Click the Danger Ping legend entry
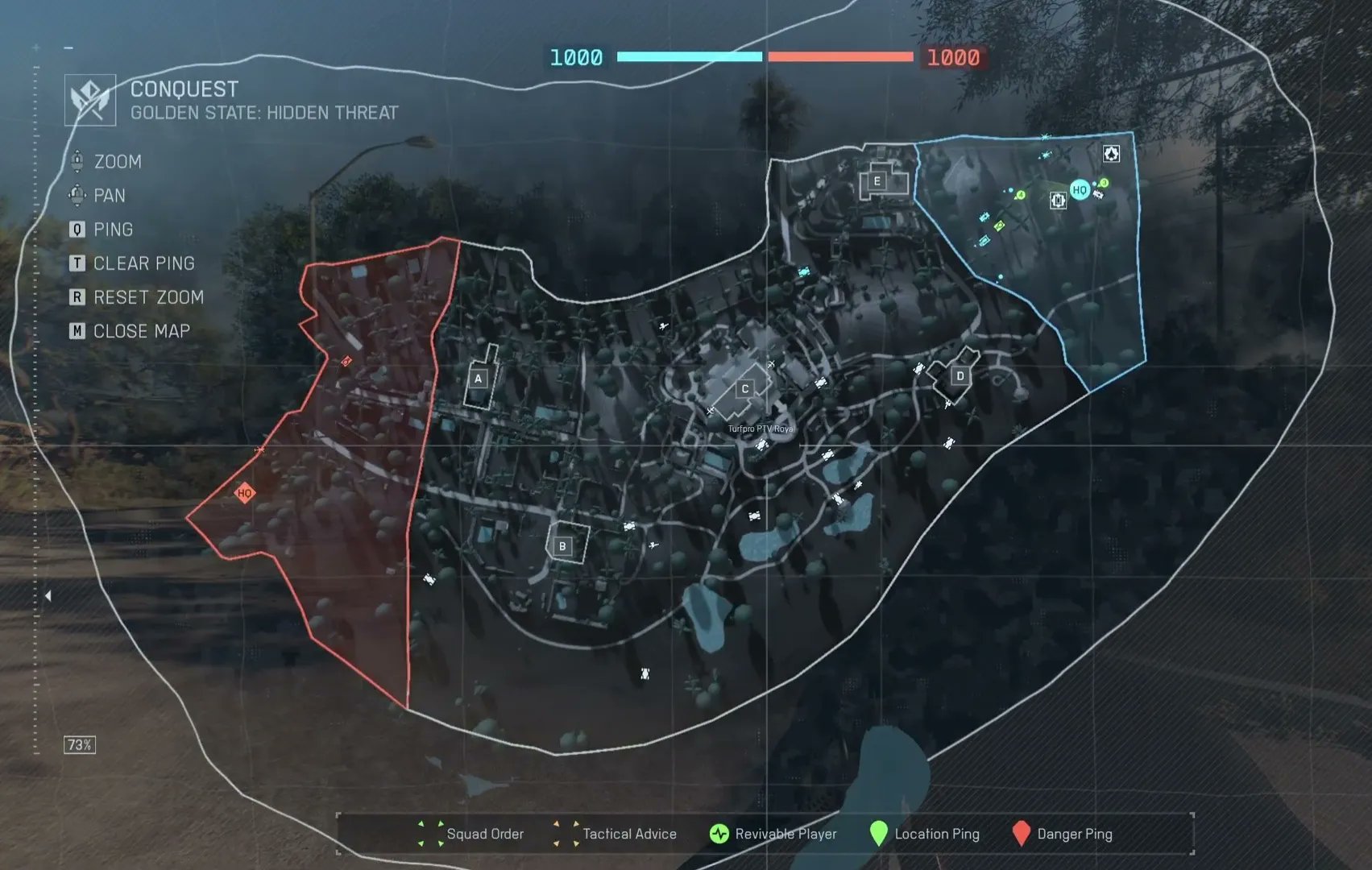This screenshot has height=870, width=1372. (1062, 834)
